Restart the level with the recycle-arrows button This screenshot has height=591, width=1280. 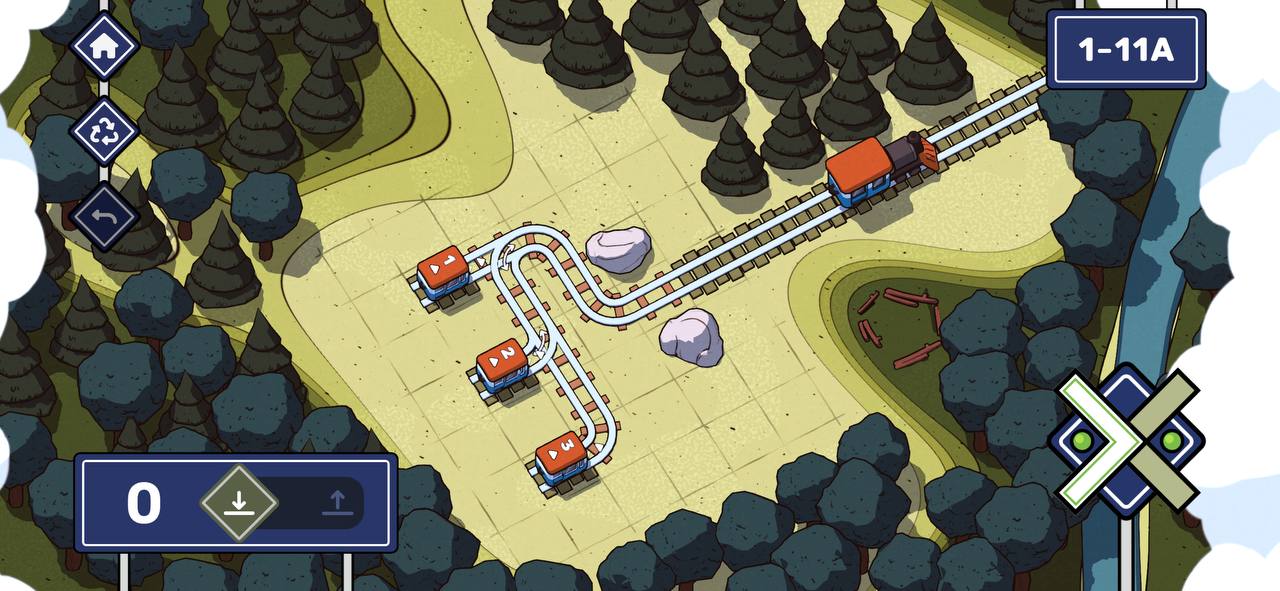coord(104,132)
